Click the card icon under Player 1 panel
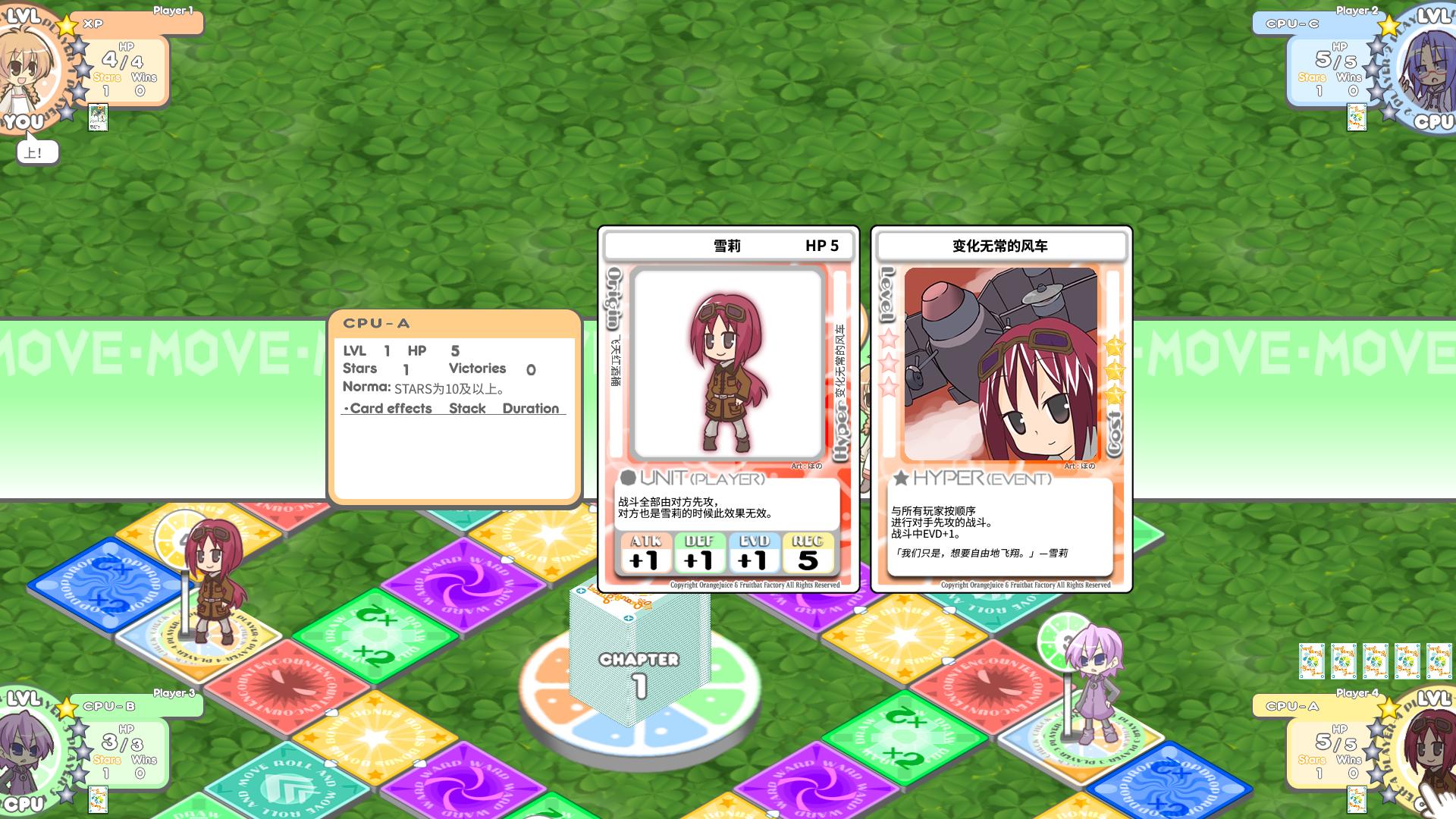This screenshot has height=819, width=1456. pyautogui.click(x=98, y=118)
